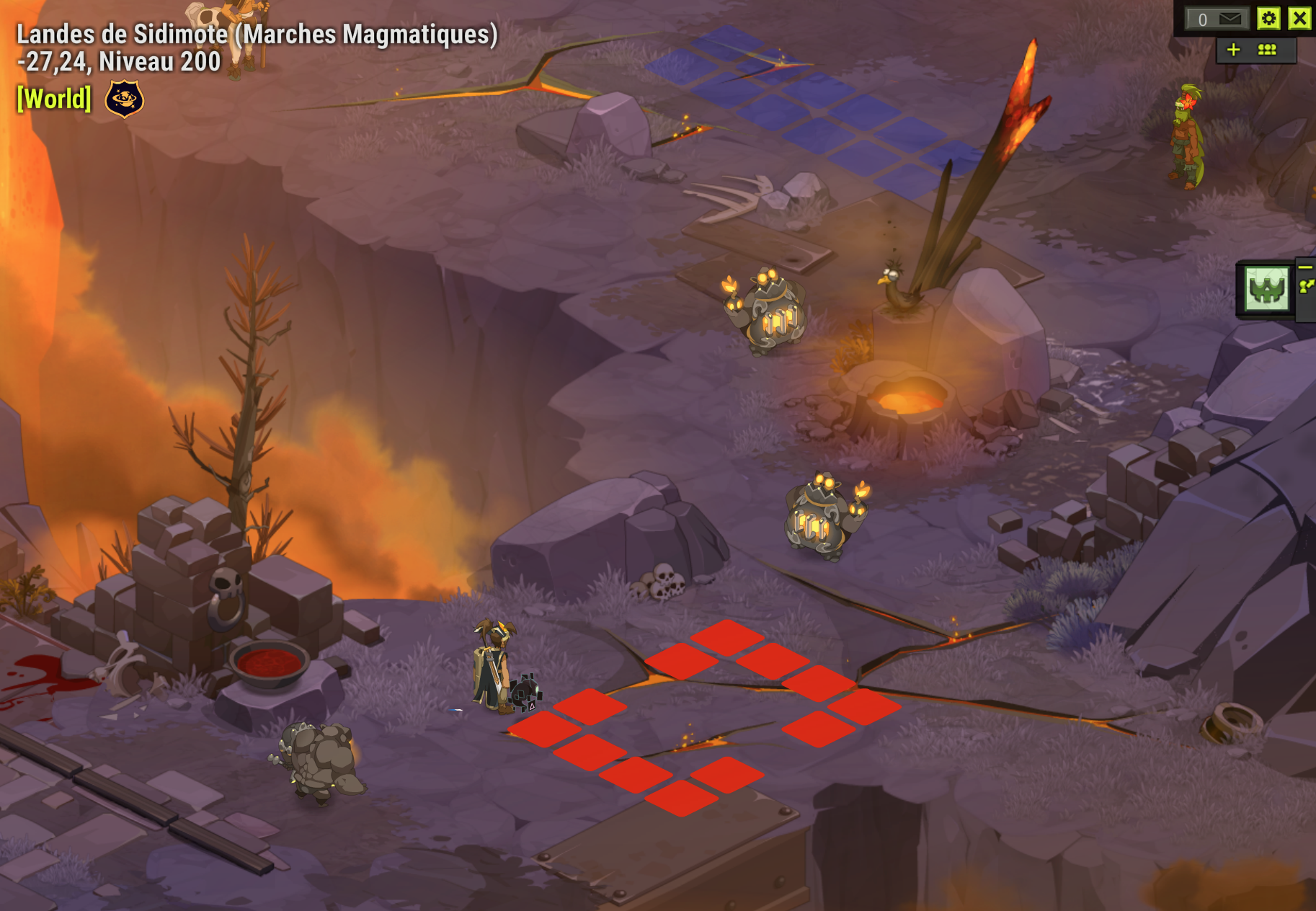Collapse the side panel with the minus button
This screenshot has width=1316, height=911.
(1305, 267)
